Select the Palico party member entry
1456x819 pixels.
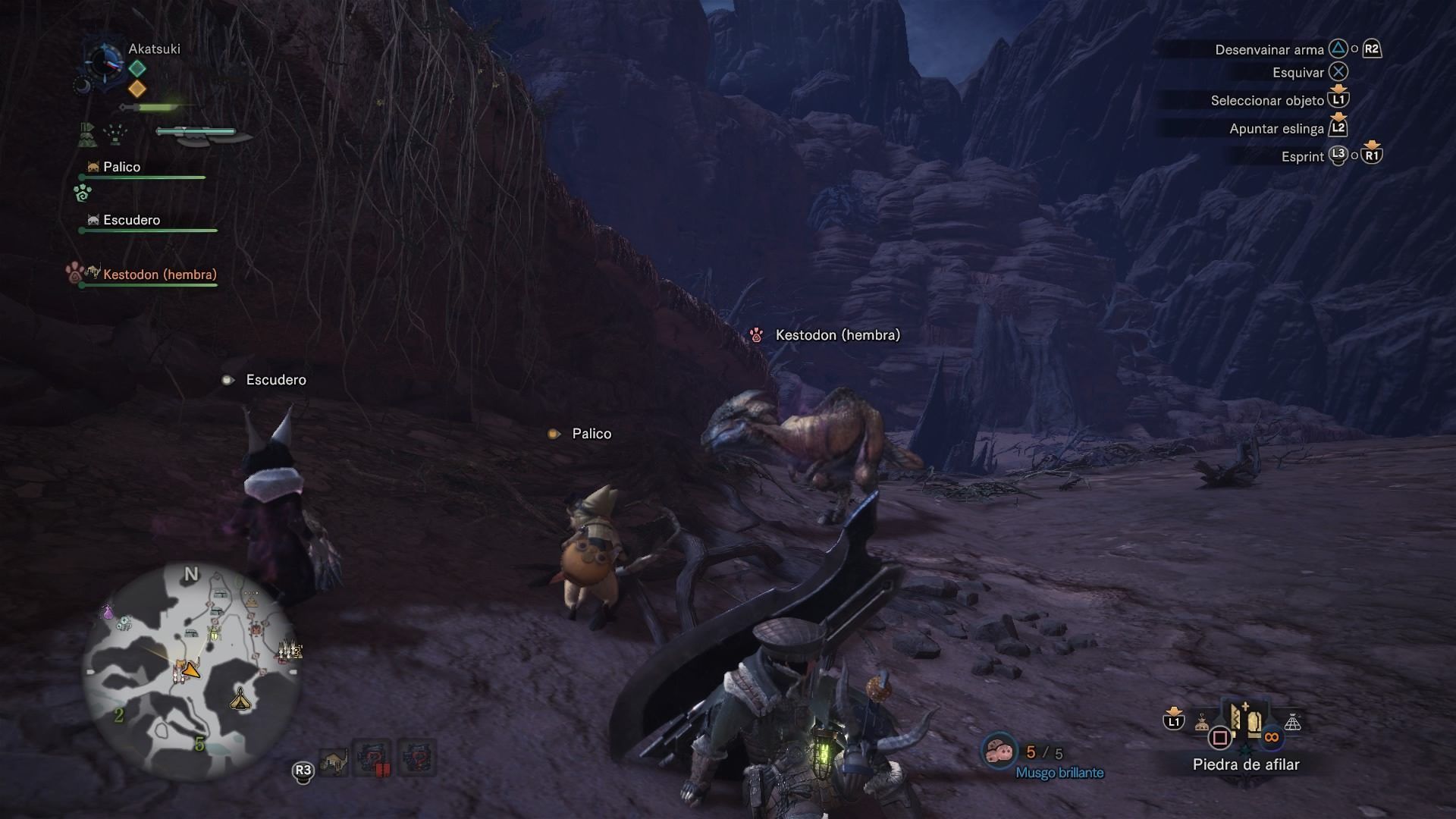[121, 168]
